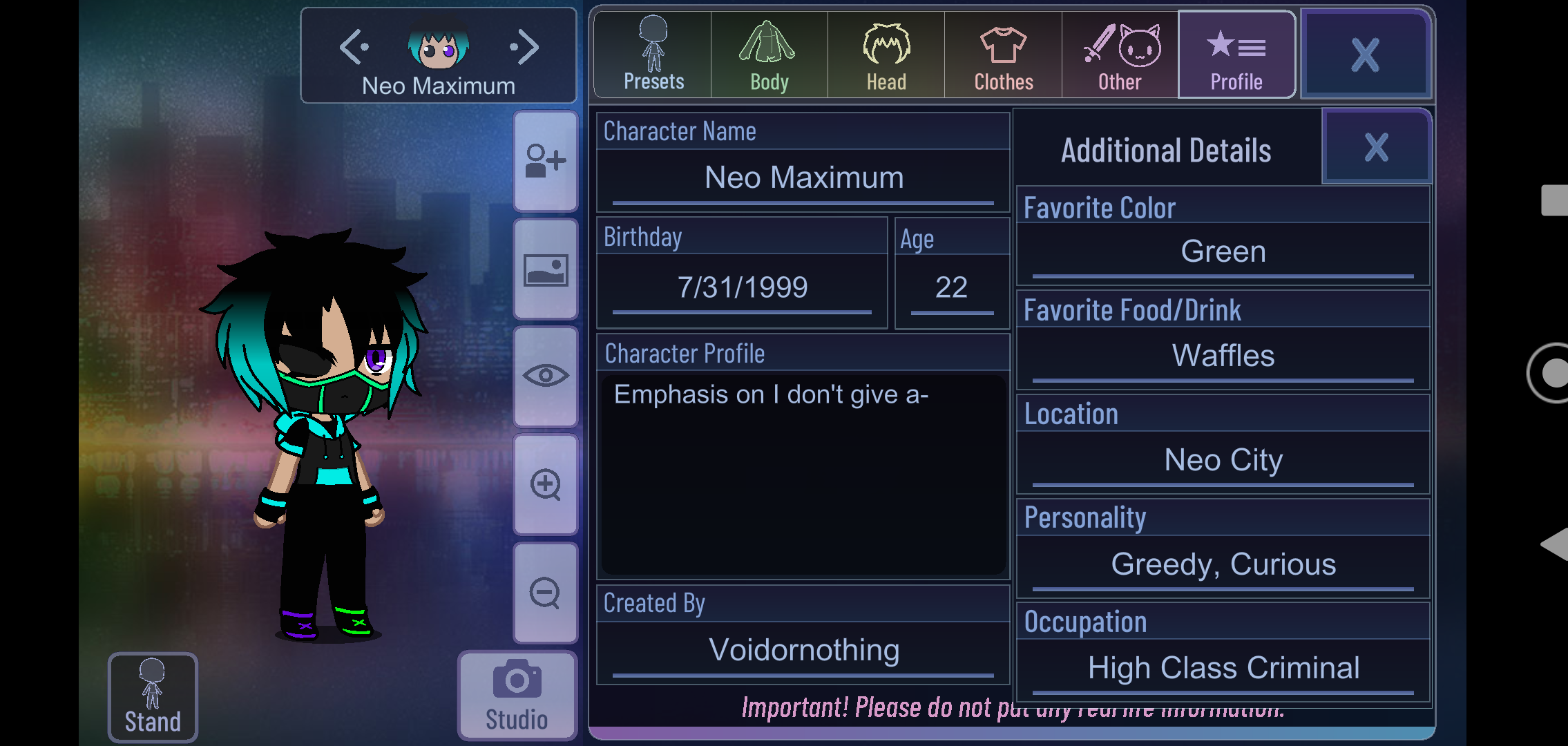Edit the Character Profile text box
The width and height of the screenshot is (1568, 746).
(x=803, y=477)
